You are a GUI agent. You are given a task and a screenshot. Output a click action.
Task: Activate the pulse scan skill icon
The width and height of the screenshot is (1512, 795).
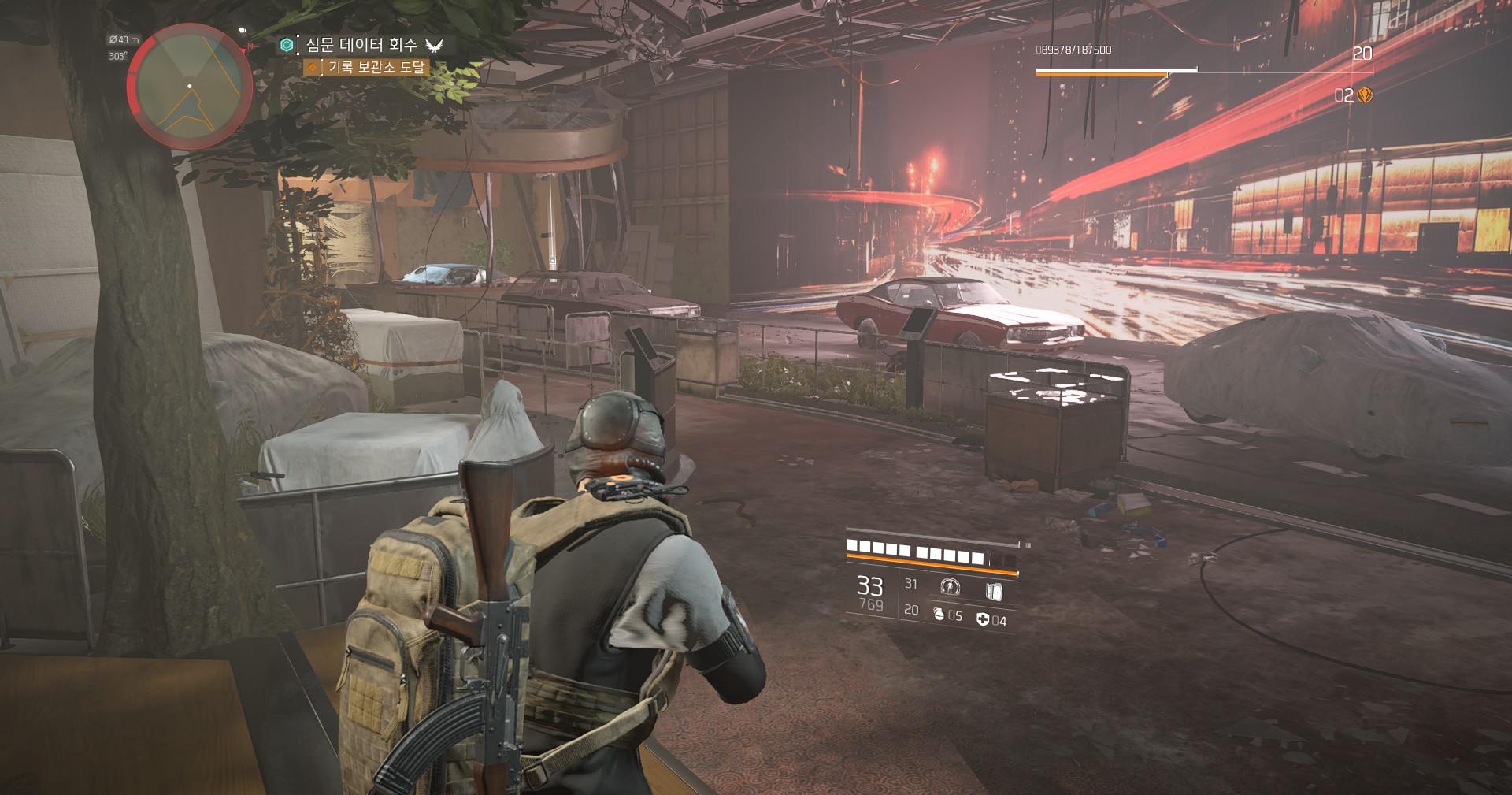pos(951,586)
